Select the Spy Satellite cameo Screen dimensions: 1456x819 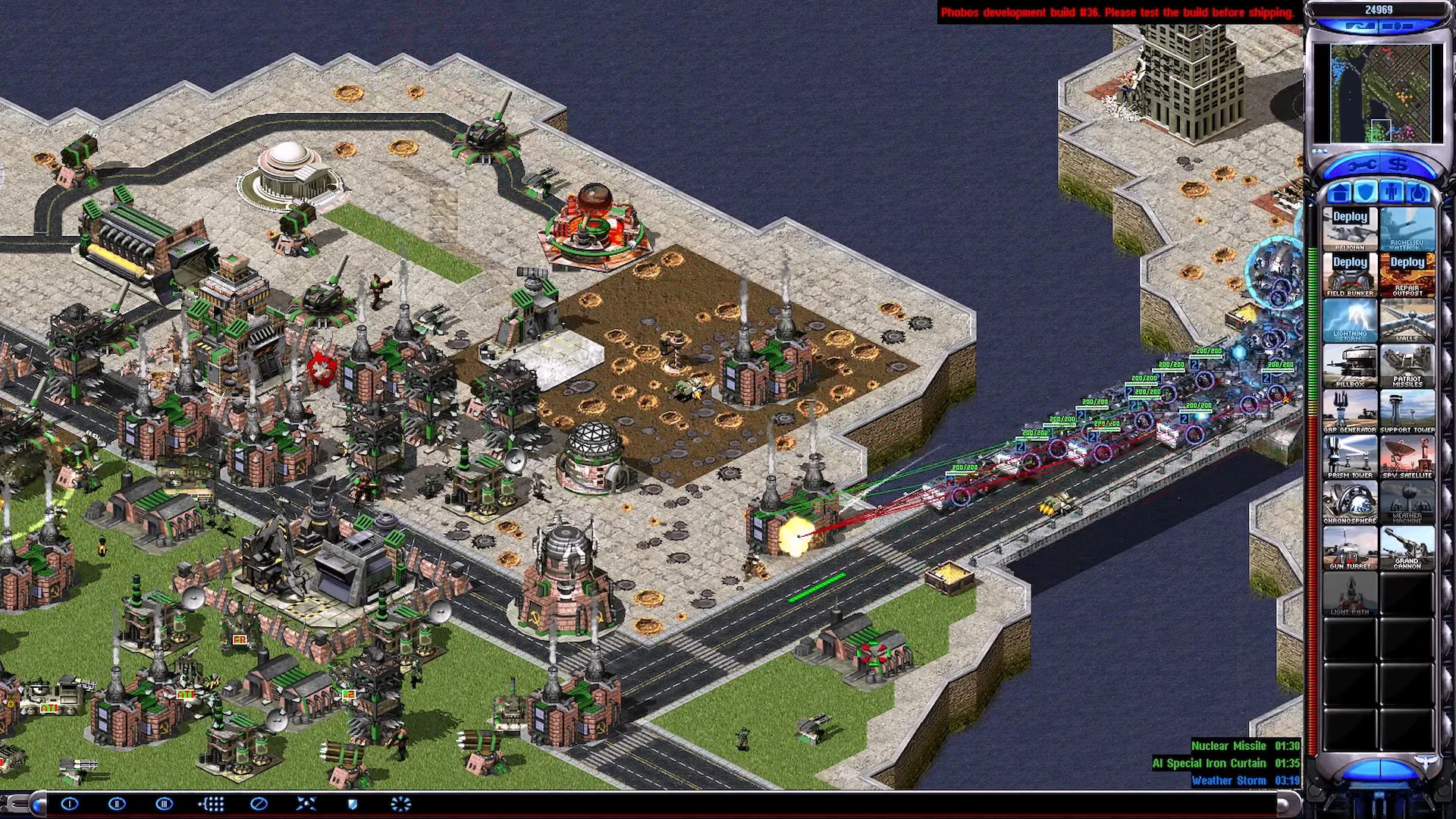pyautogui.click(x=1407, y=457)
